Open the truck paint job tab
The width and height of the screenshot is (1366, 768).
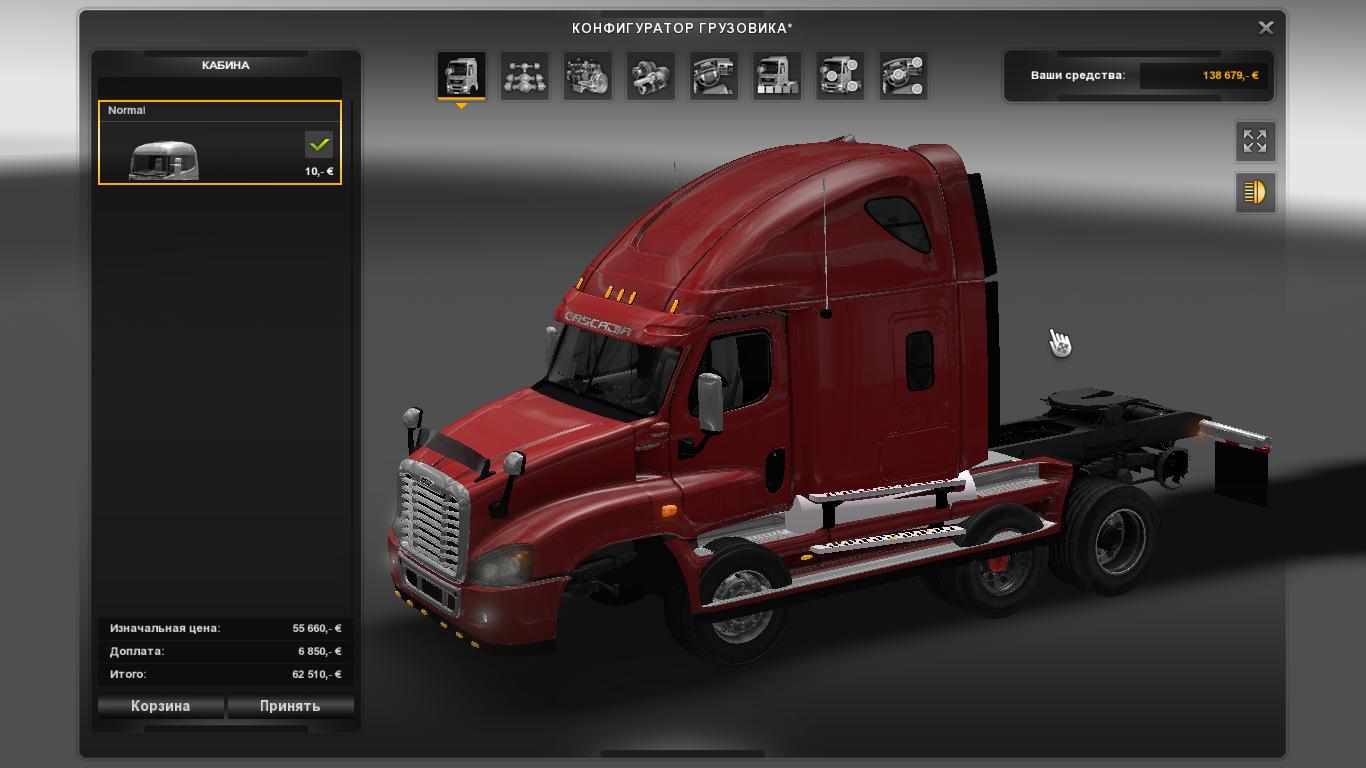776,76
